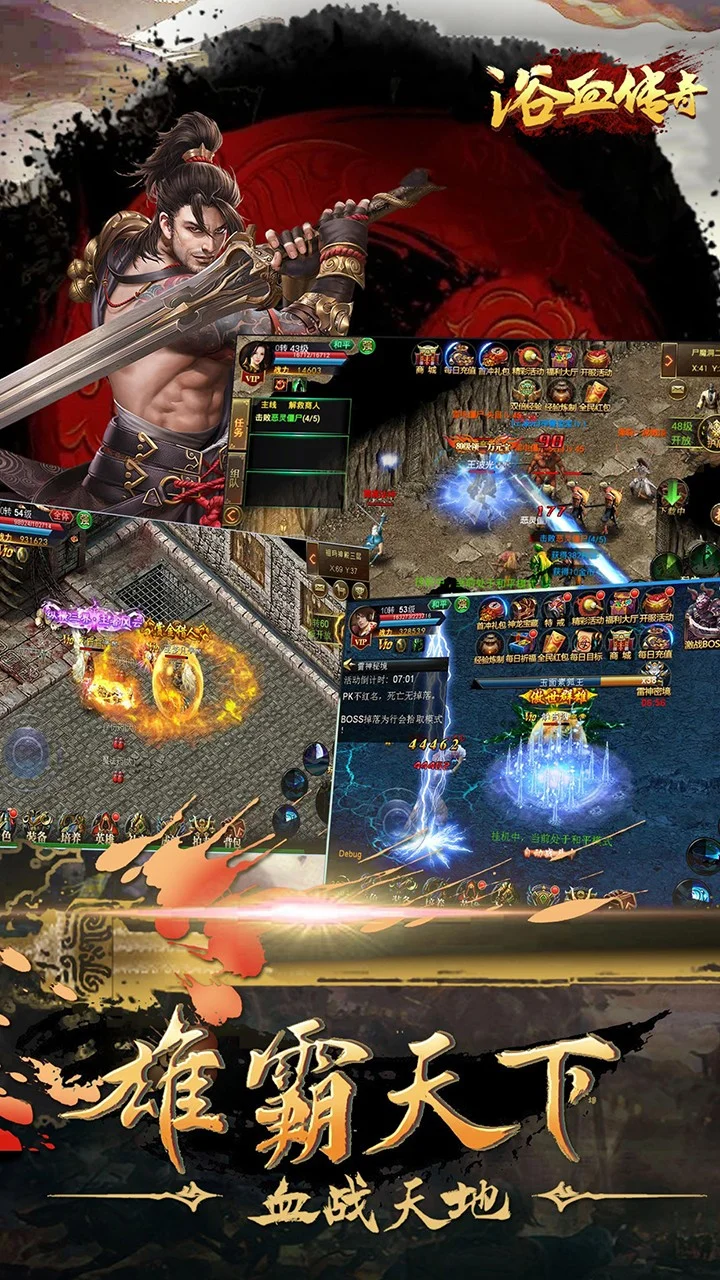Image resolution: width=720 pixels, height=1280 pixels.
Task: Open the 英雄 hero menu
Action: pyautogui.click(x=104, y=828)
